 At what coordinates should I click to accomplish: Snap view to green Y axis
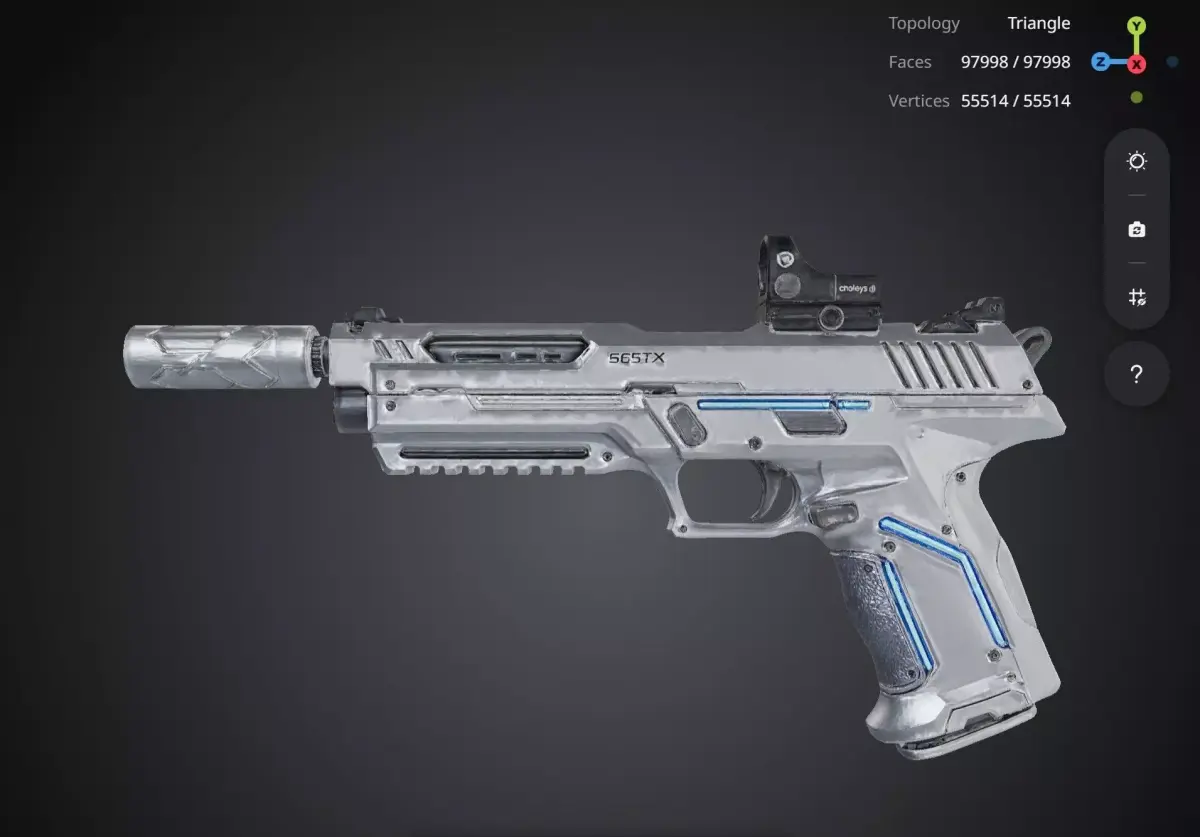point(1136,26)
